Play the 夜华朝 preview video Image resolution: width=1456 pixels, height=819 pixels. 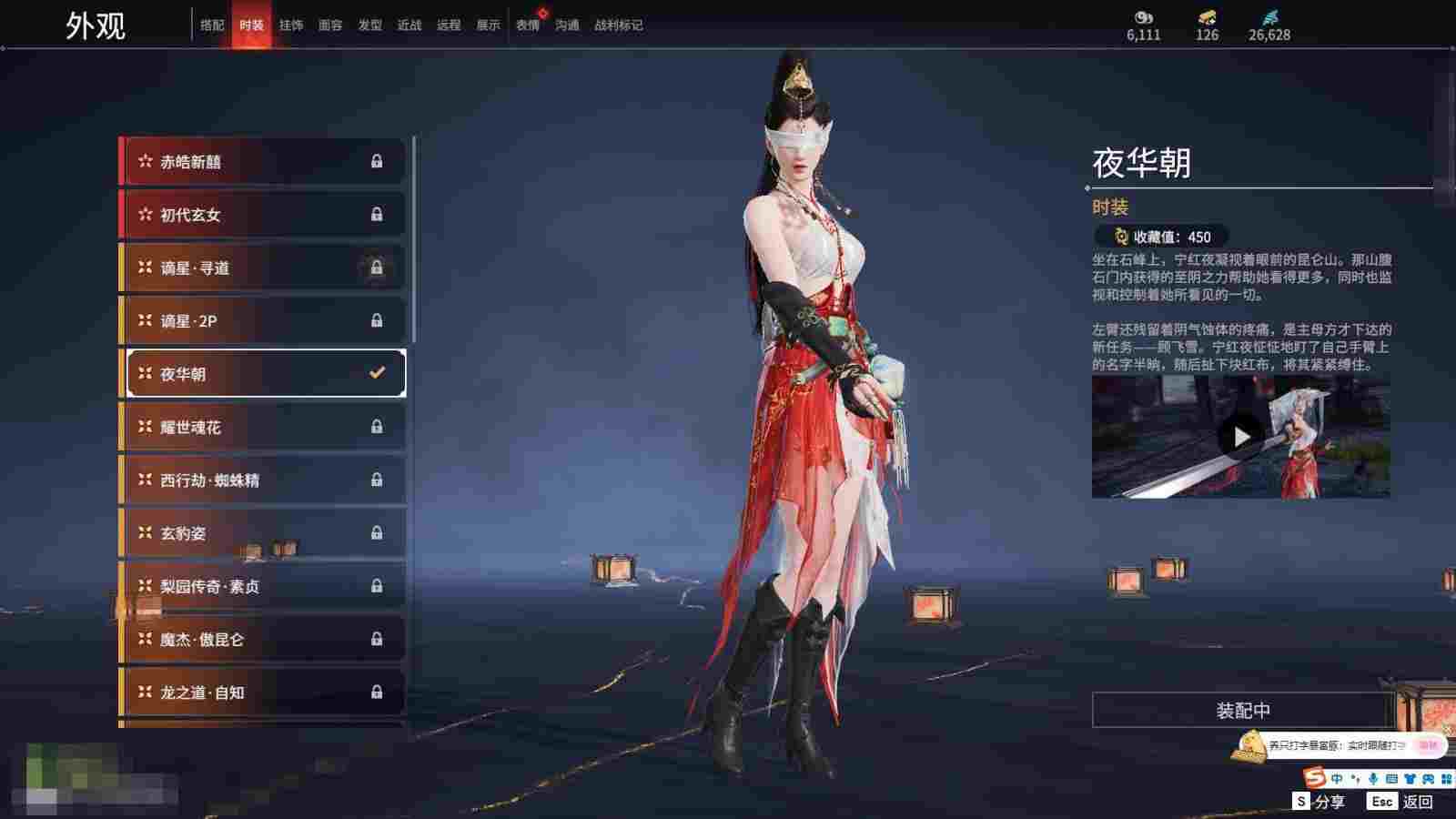(x=1240, y=438)
